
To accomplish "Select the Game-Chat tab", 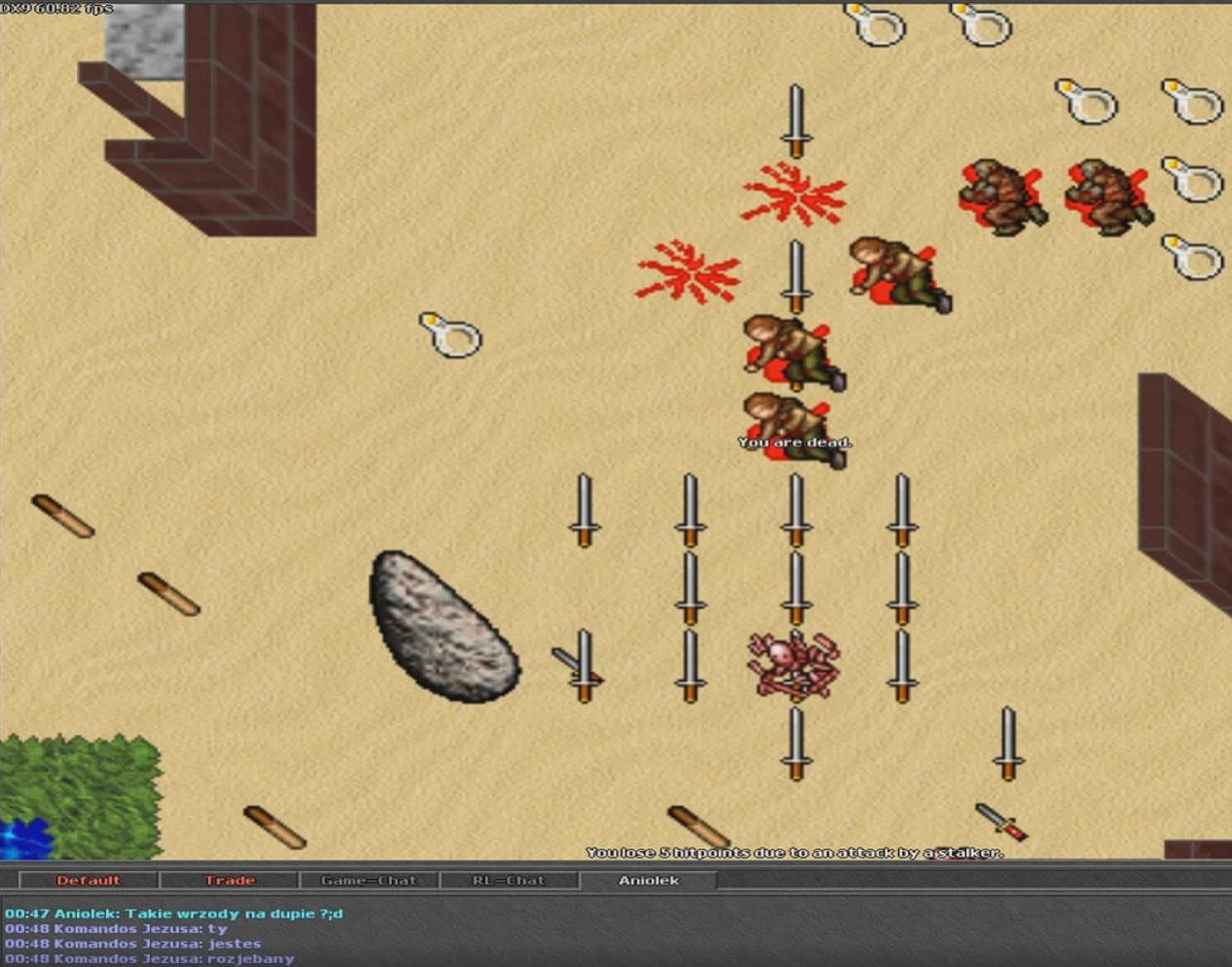I will click(x=369, y=880).
